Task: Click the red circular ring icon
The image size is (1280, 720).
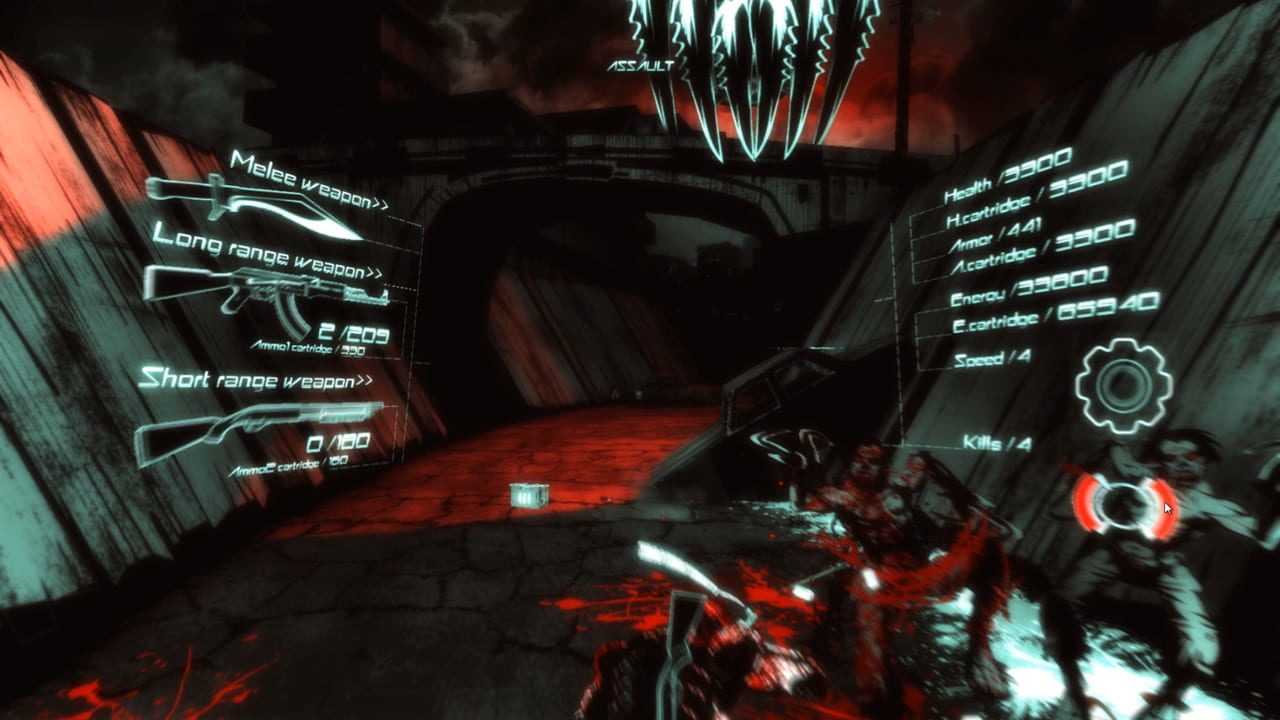Action: [x=1125, y=505]
